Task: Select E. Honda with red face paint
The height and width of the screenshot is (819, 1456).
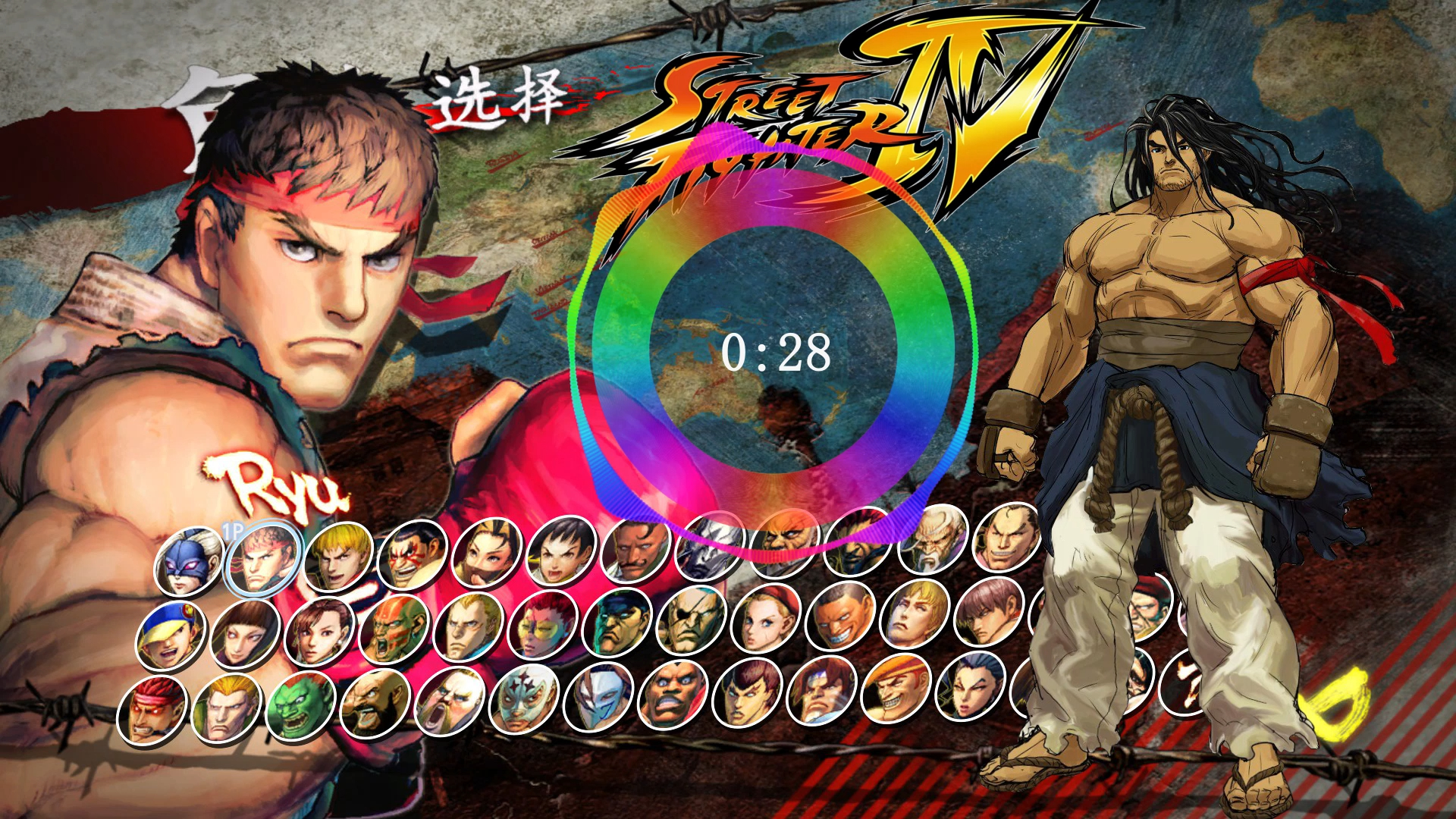Action: pyautogui.click(x=411, y=554)
